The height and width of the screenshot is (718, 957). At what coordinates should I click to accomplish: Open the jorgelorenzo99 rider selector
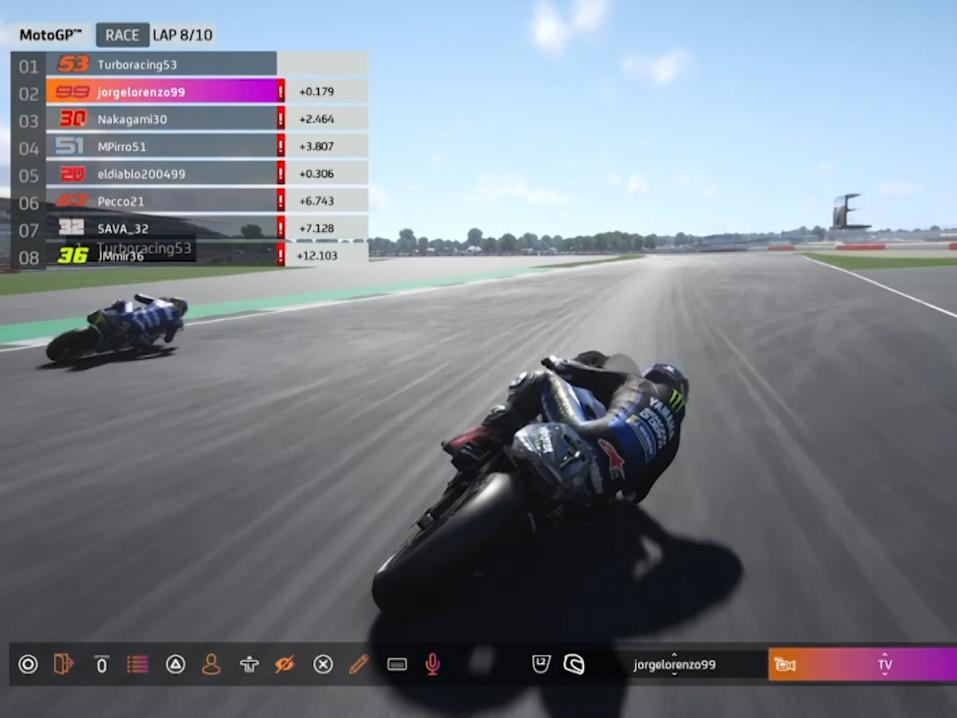(x=674, y=664)
